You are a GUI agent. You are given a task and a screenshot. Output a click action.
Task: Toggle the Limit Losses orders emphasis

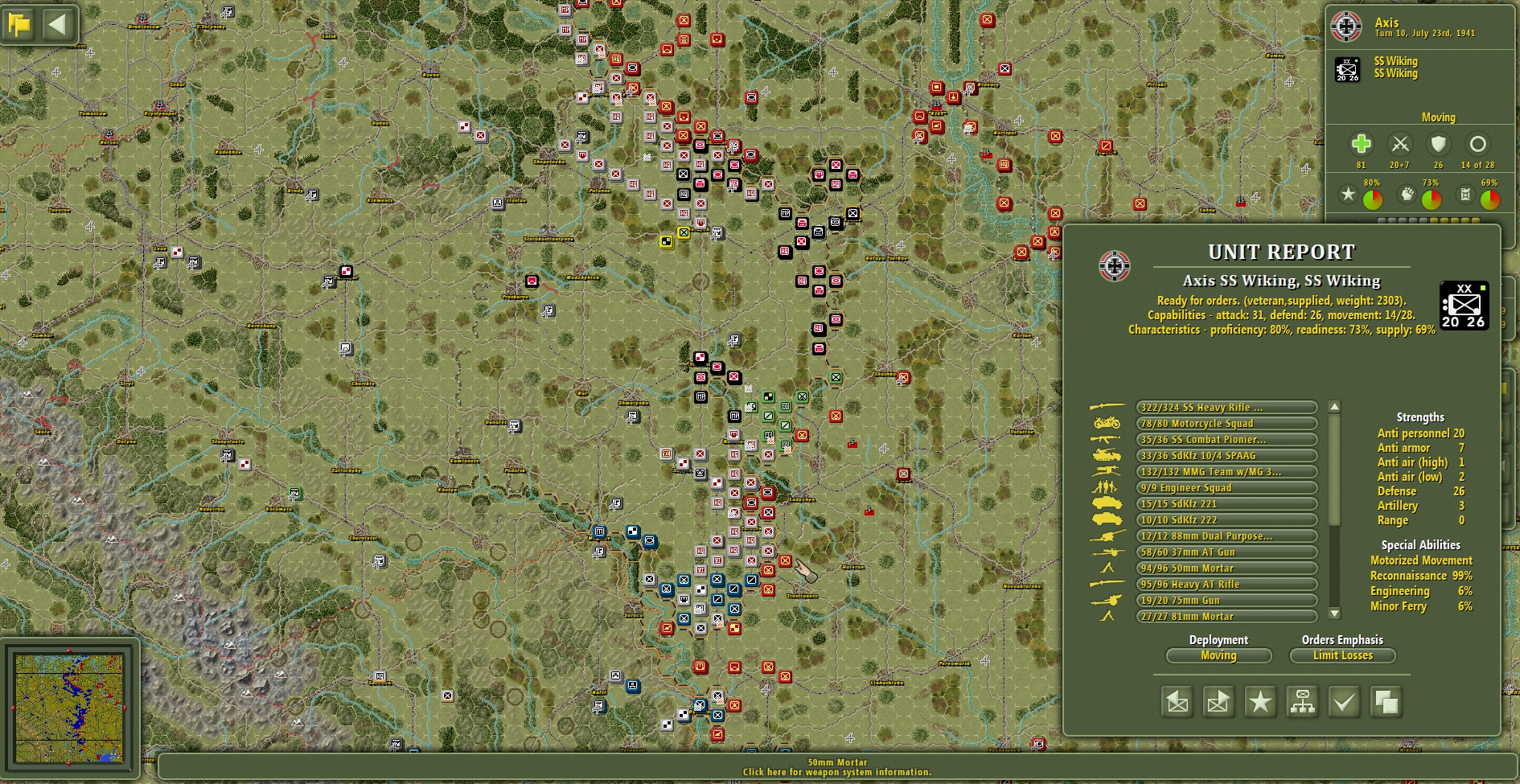(1342, 655)
